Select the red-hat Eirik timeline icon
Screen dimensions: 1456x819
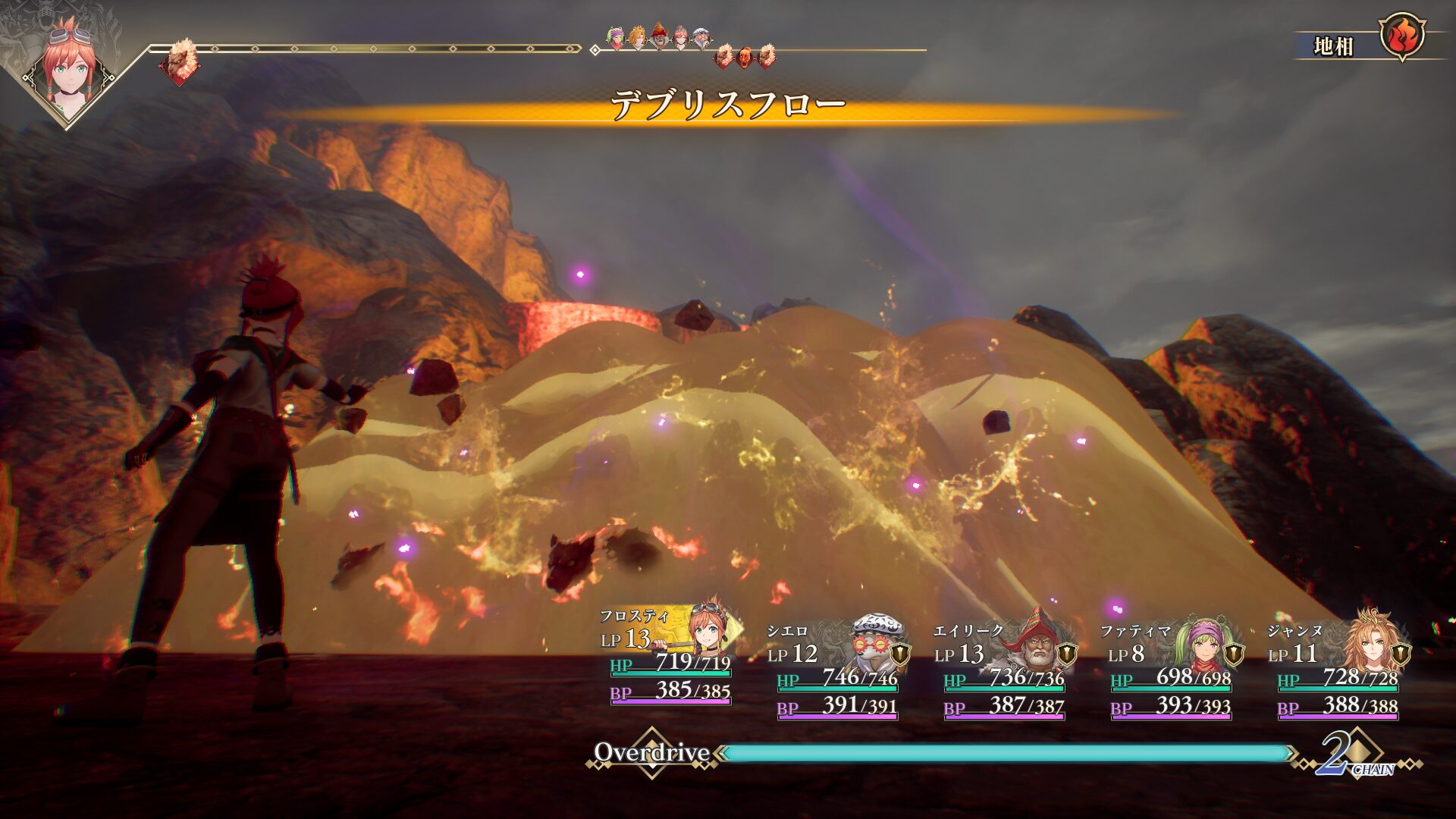click(660, 36)
